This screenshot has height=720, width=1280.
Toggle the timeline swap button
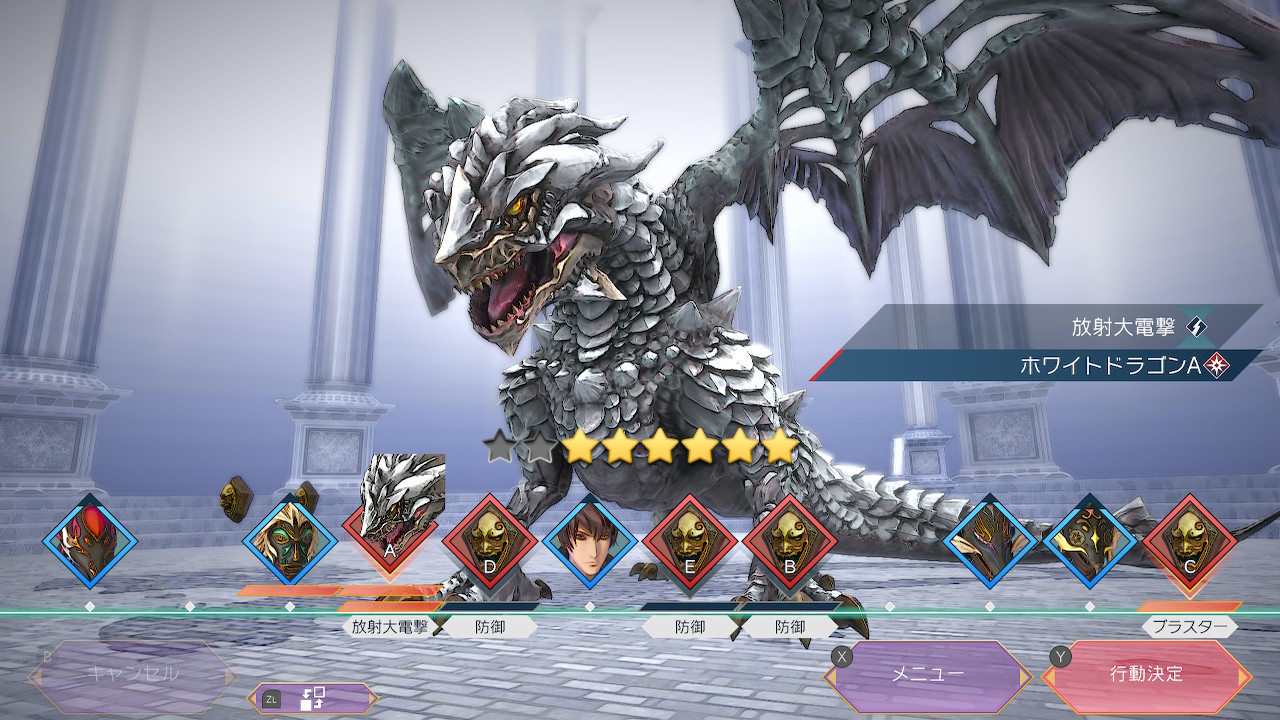pyautogui.click(x=313, y=699)
